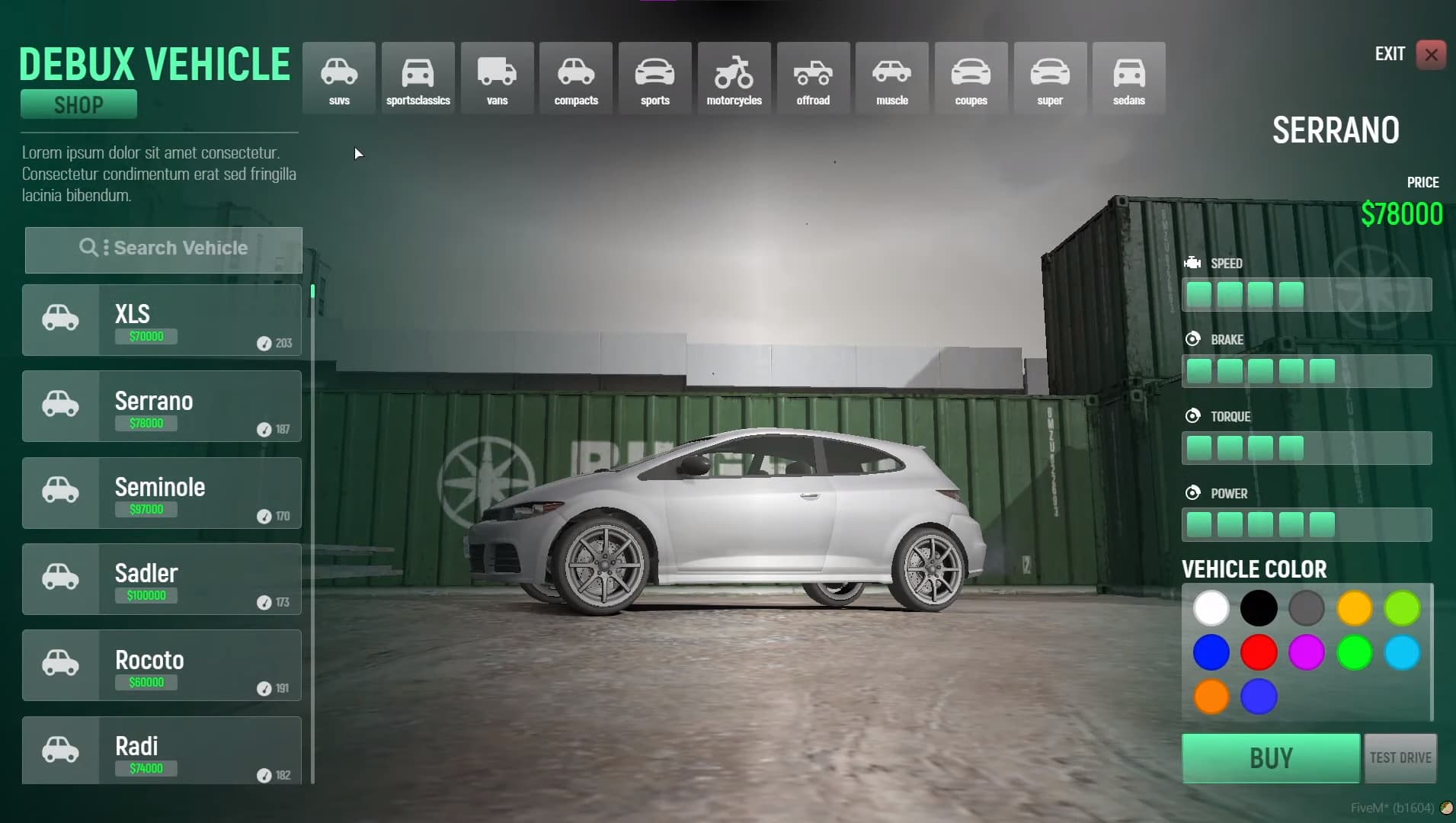Browse the vans category
The image size is (1456, 823).
pyautogui.click(x=496, y=76)
